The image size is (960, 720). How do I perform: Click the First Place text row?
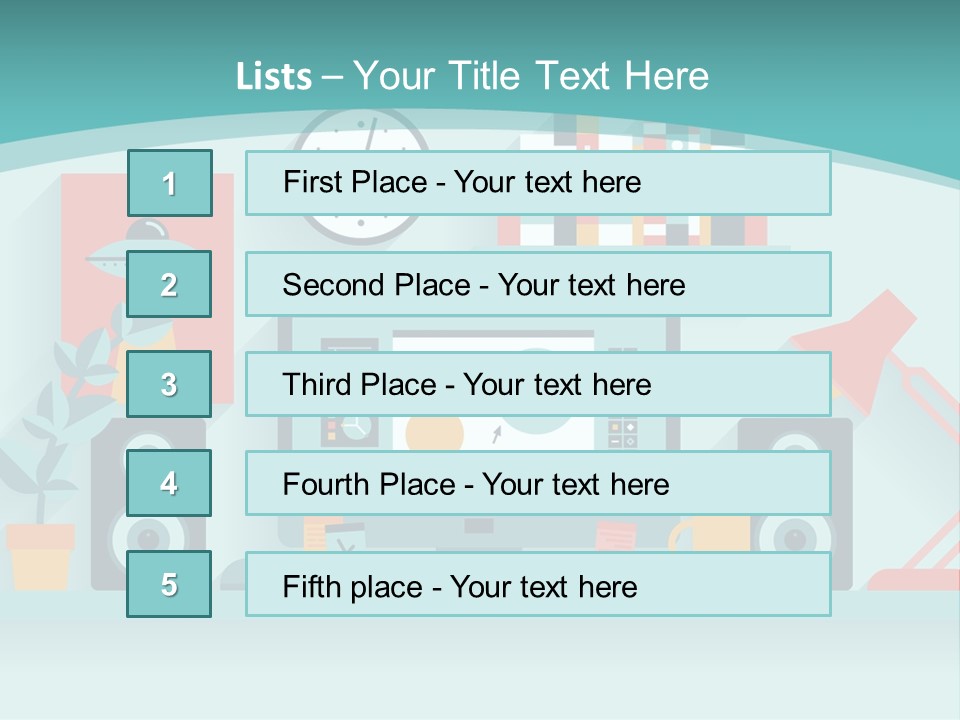click(x=538, y=183)
